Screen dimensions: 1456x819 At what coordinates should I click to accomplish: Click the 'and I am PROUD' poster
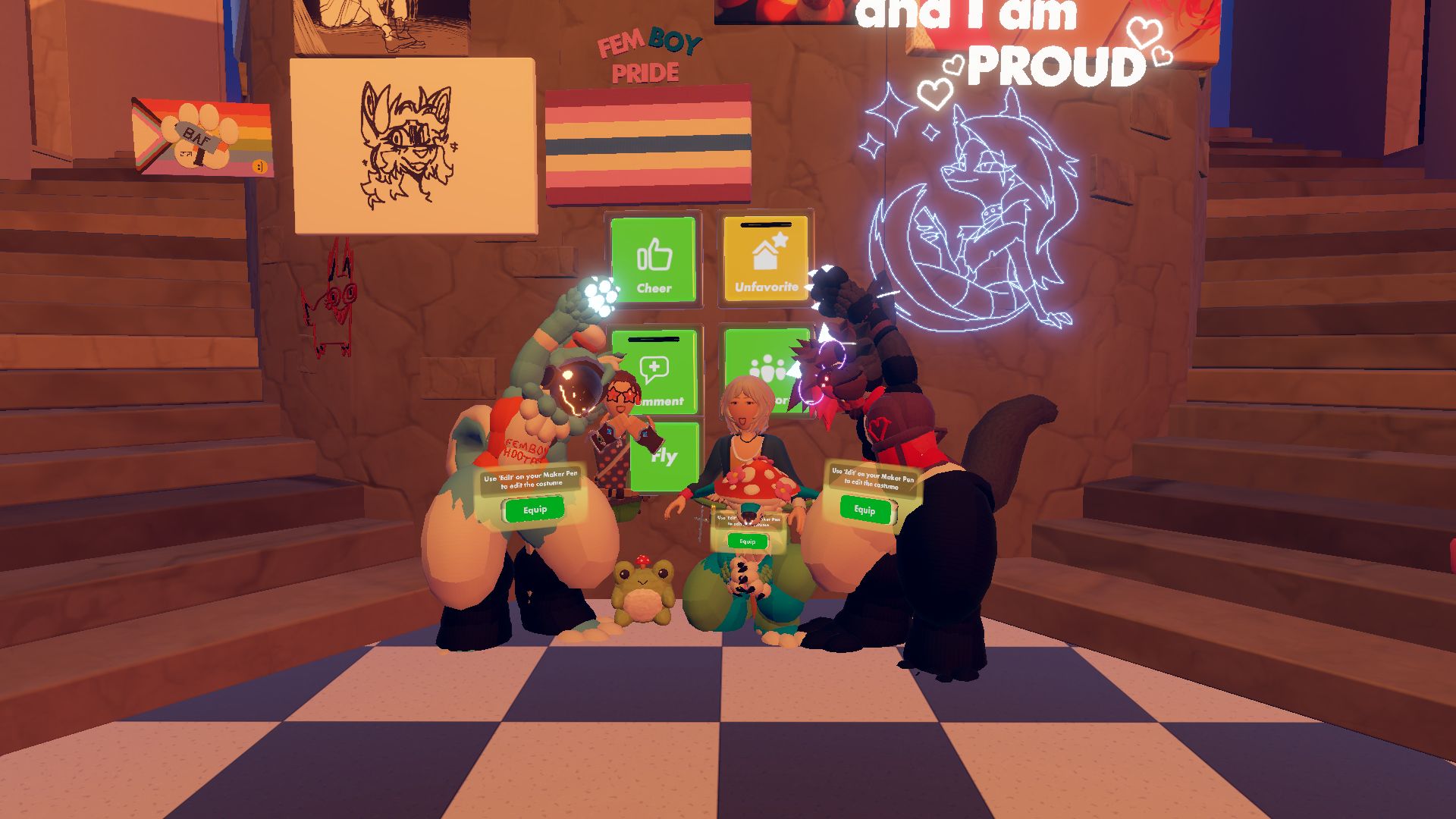coord(1009,42)
